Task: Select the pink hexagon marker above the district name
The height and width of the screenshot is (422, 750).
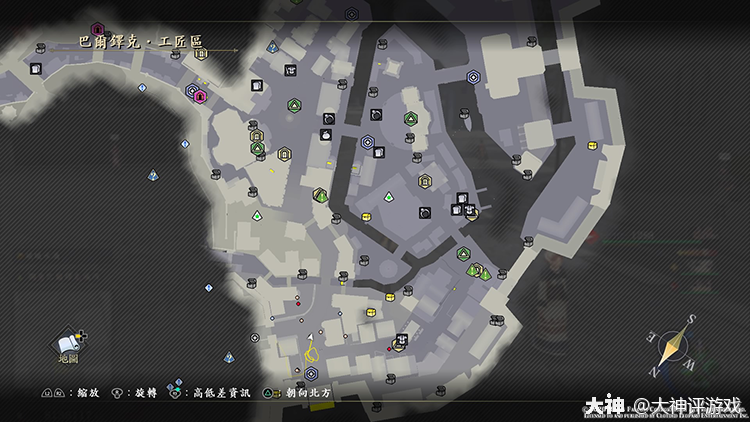Action: (x=97, y=29)
